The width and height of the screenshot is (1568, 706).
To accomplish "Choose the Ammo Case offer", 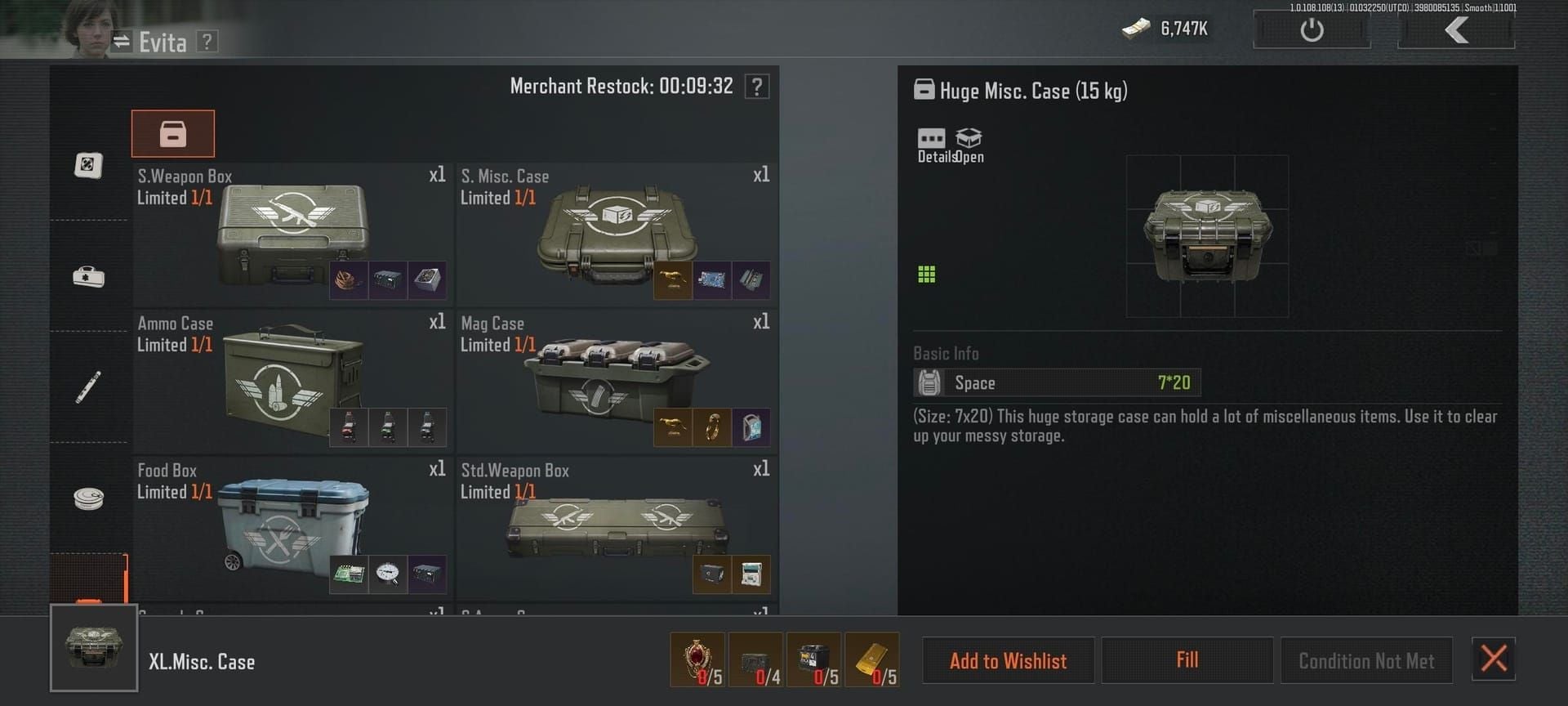I will (x=292, y=381).
